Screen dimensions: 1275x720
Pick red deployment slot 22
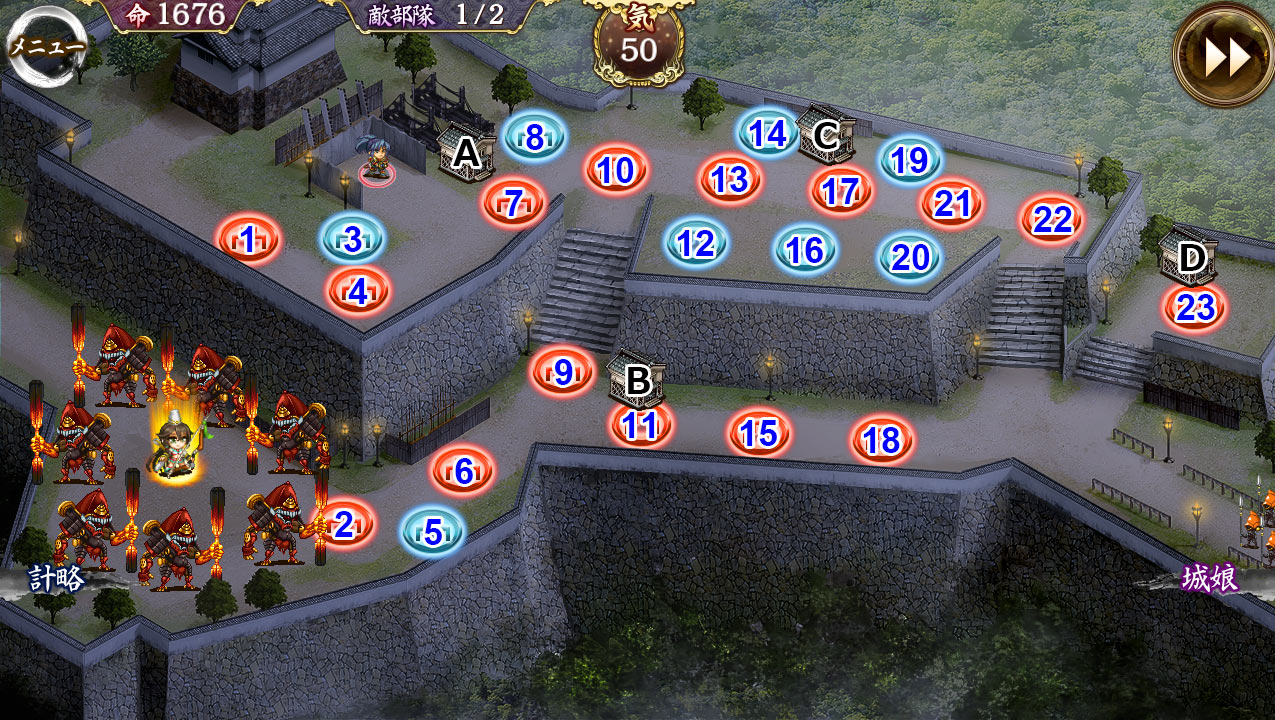1052,219
